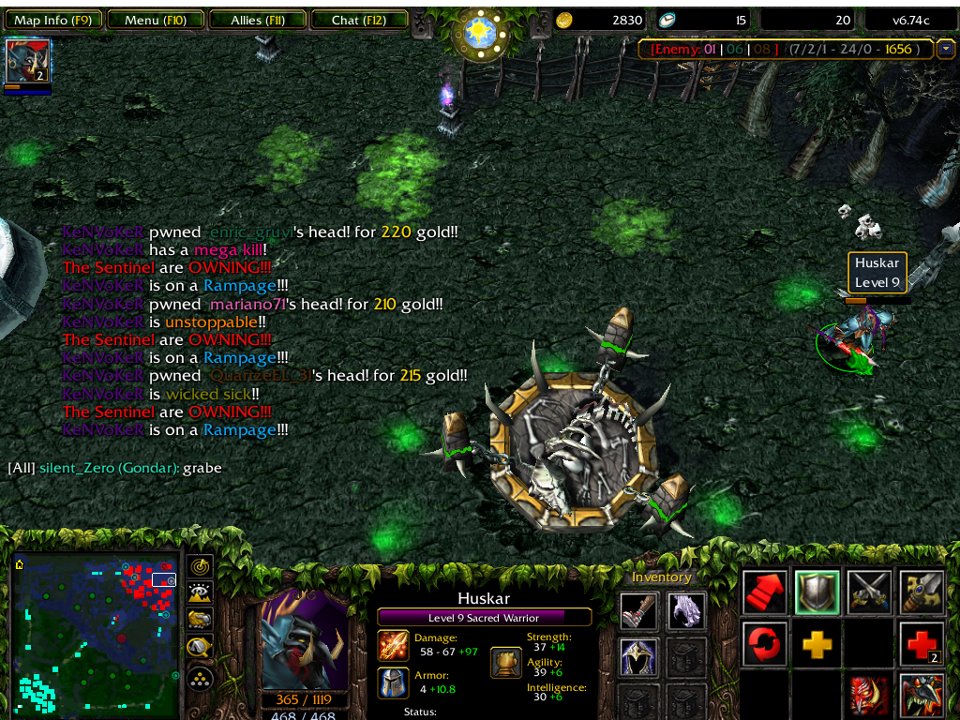Image resolution: width=960 pixels, height=720 pixels.
Task: Toggle minimap creep display button
Action: (200, 648)
